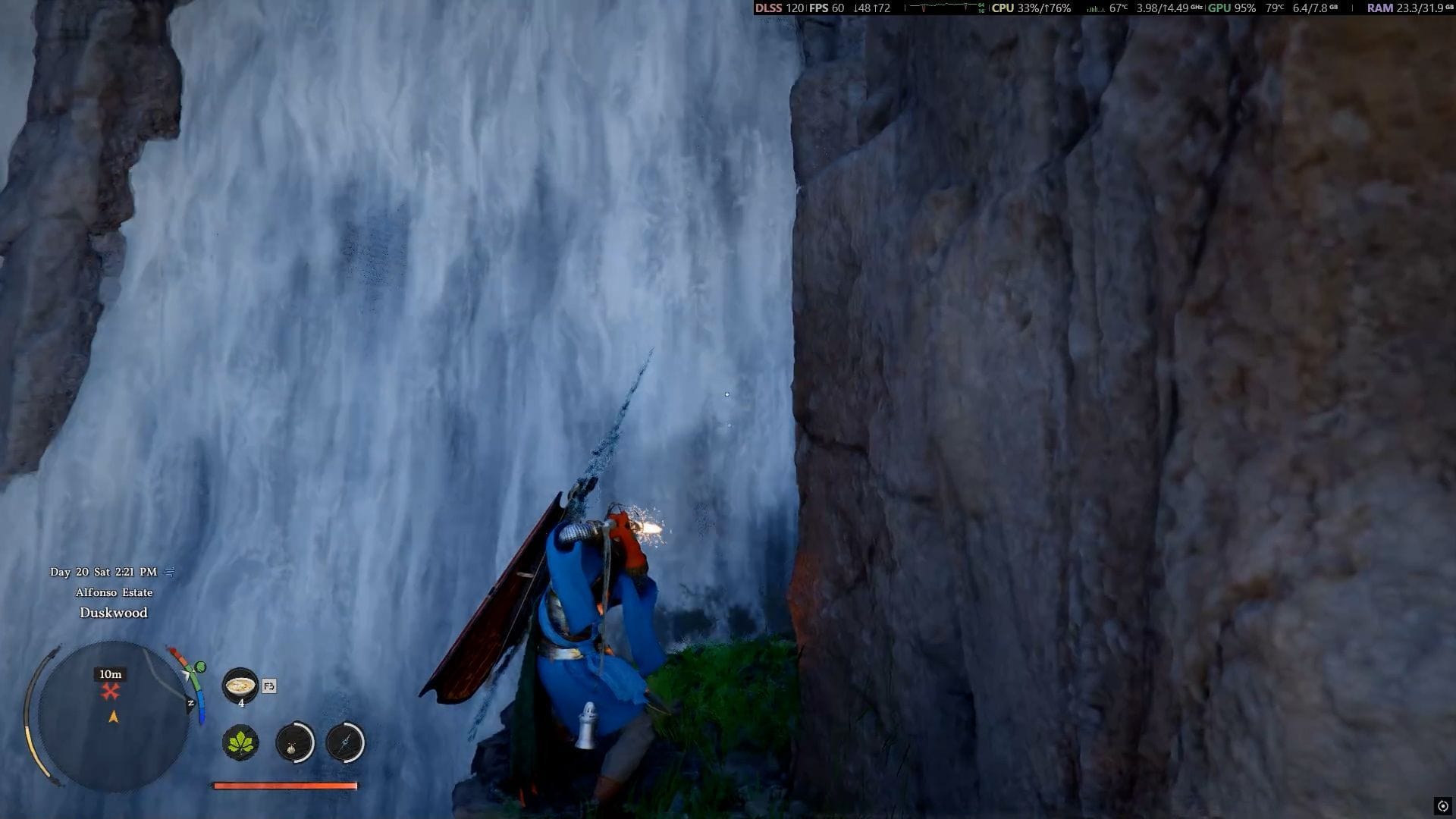Viewport: 1456px width, 819px height.
Task: Activate the green leaf skill icon
Action: click(x=240, y=742)
